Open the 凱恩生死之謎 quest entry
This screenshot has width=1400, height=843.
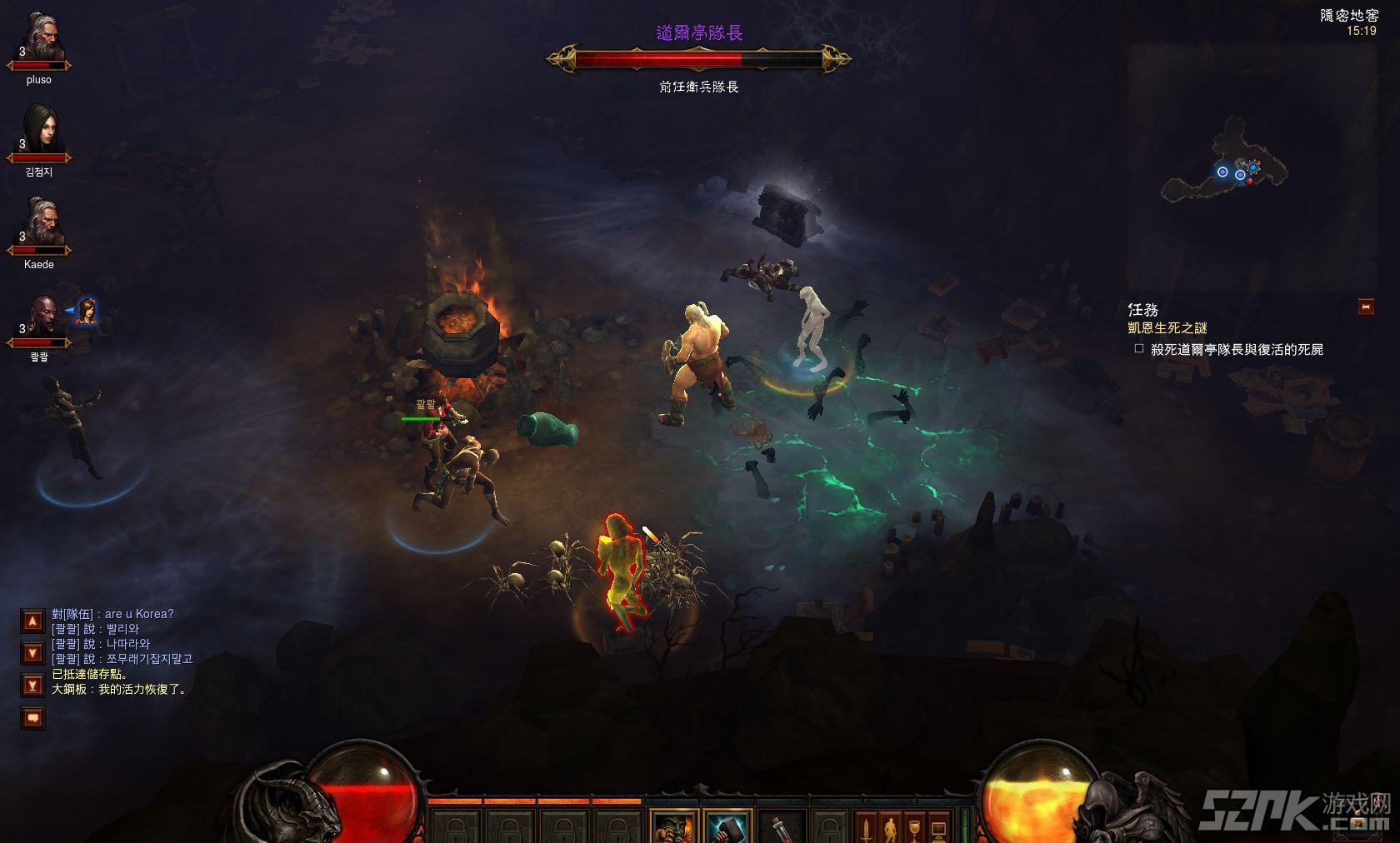point(1167,328)
